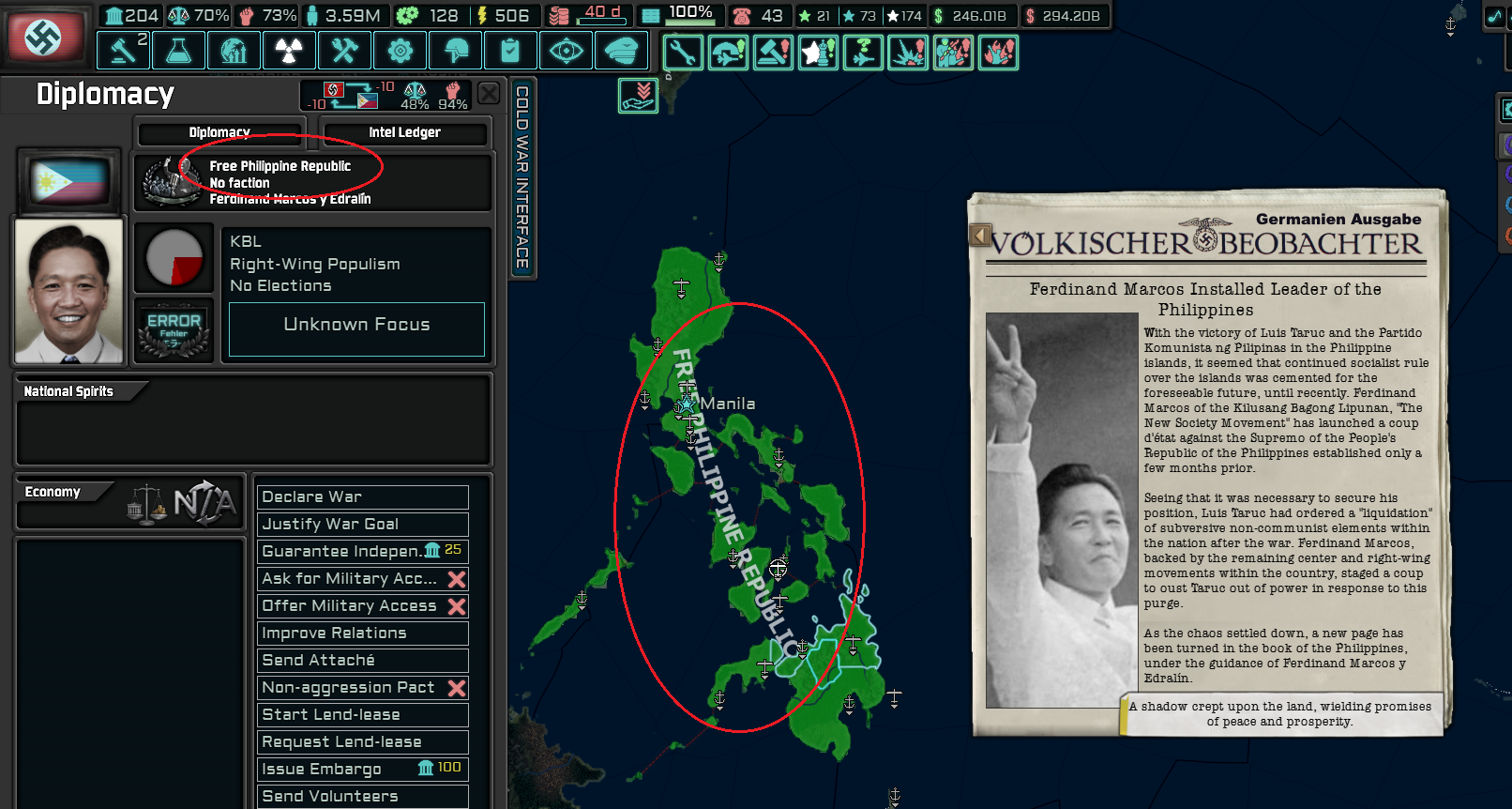1512x809 pixels.
Task: Open the intelligence agency eye icon
Action: [x=566, y=50]
